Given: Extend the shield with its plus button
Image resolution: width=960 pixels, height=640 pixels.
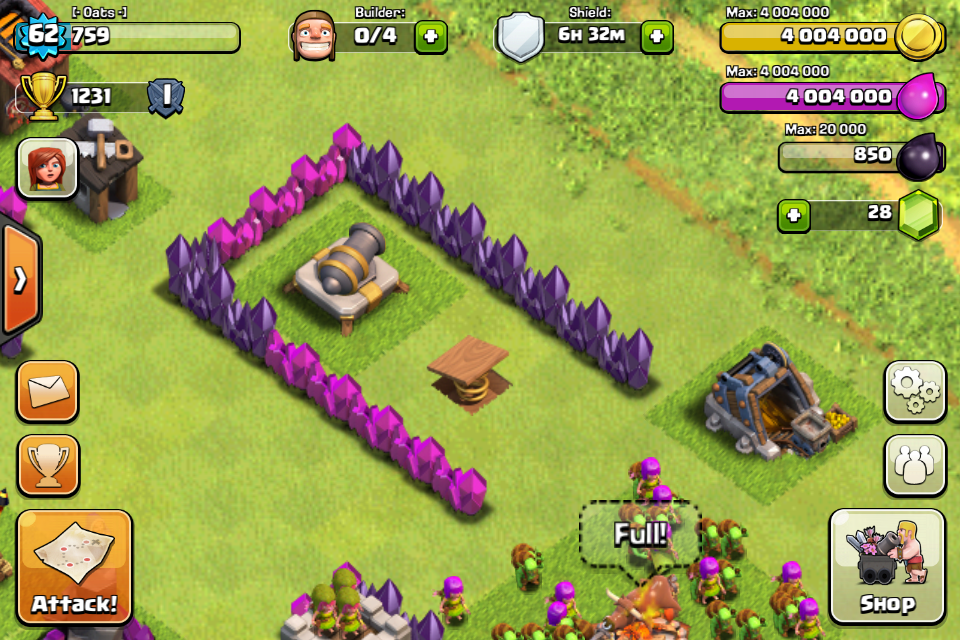Looking at the screenshot, I should [x=656, y=37].
